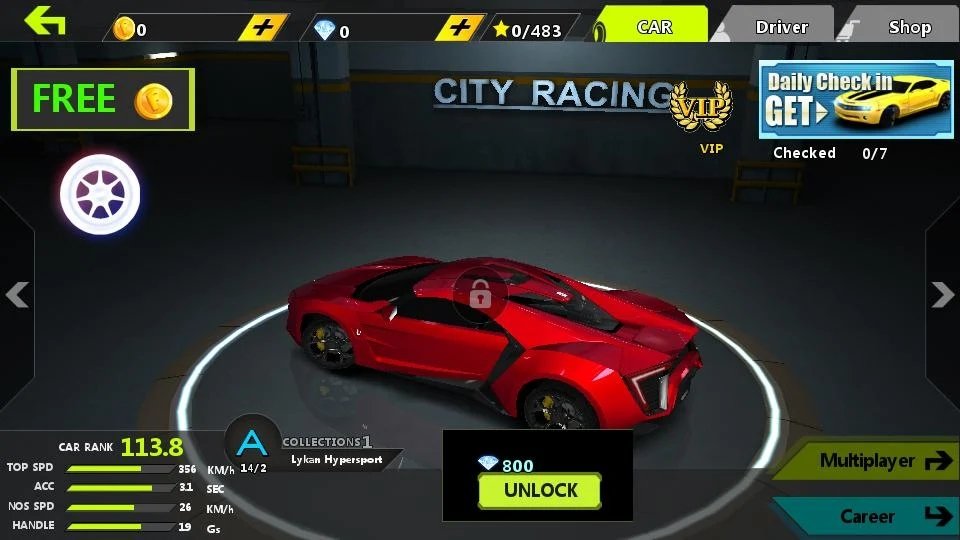Viewport: 960px width, 540px height.
Task: Open the Driver tab
Action: pos(781,27)
